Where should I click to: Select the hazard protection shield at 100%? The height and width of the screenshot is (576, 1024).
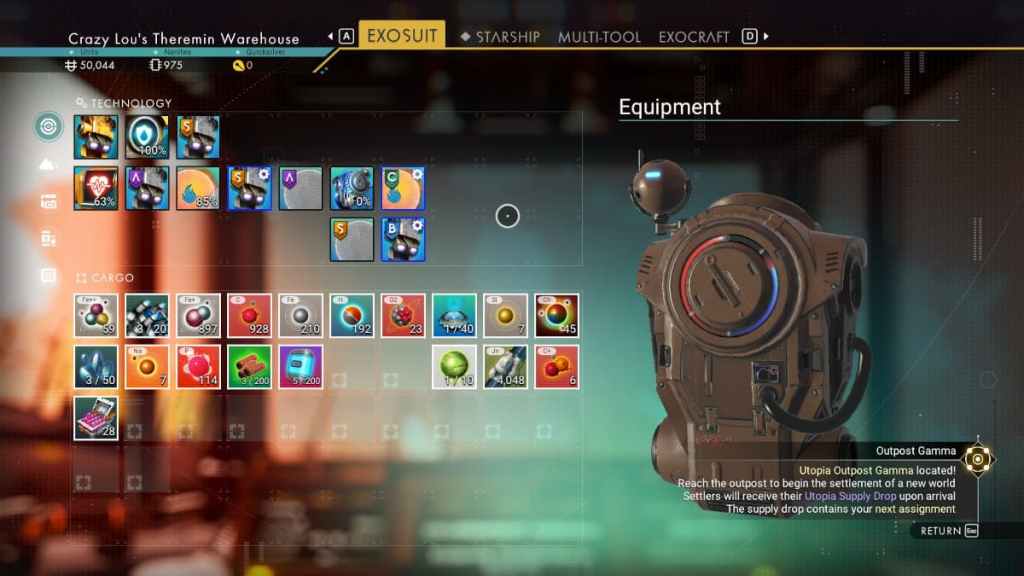pos(147,137)
